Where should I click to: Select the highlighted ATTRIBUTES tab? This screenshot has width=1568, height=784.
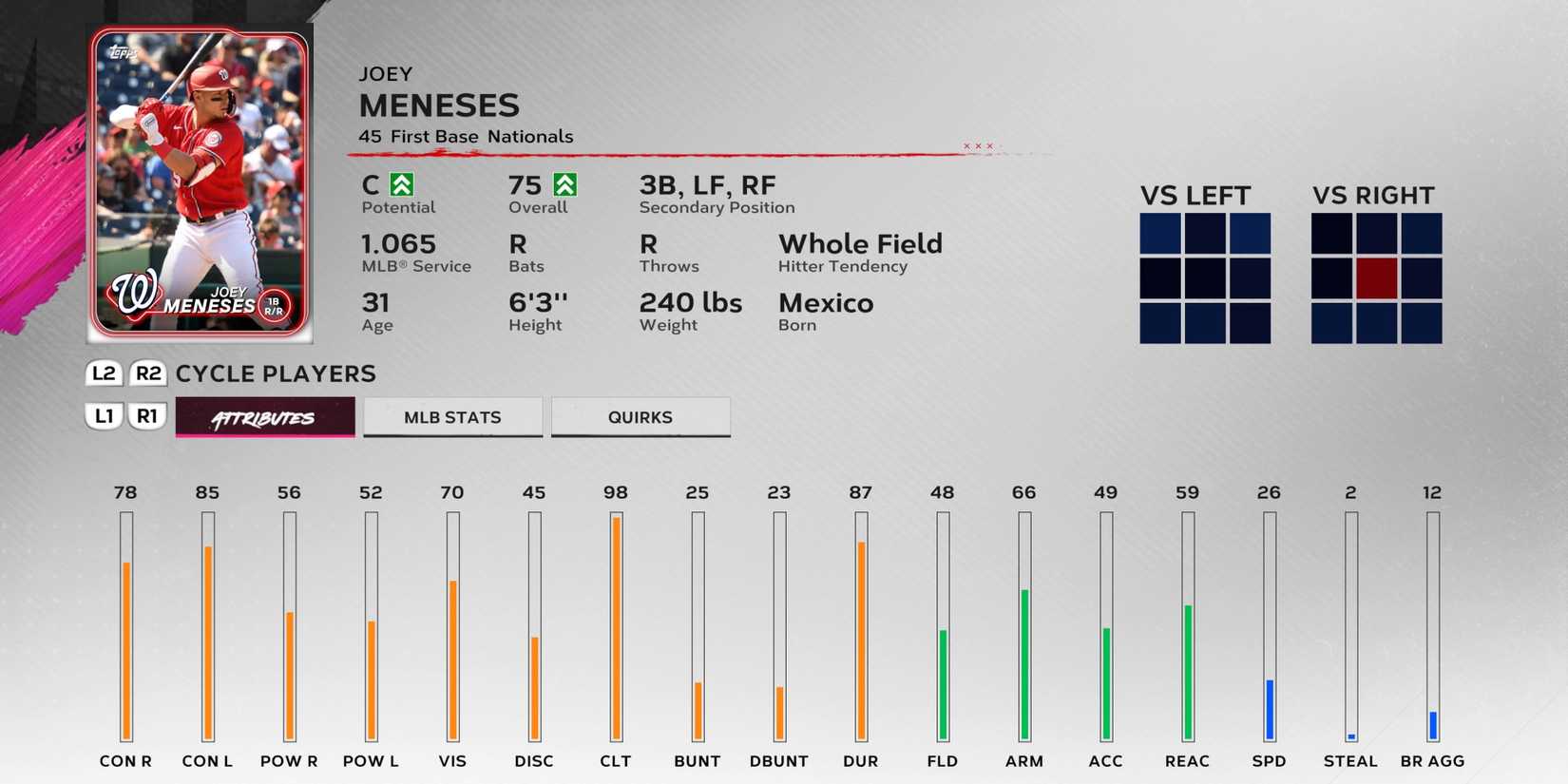[x=264, y=416]
